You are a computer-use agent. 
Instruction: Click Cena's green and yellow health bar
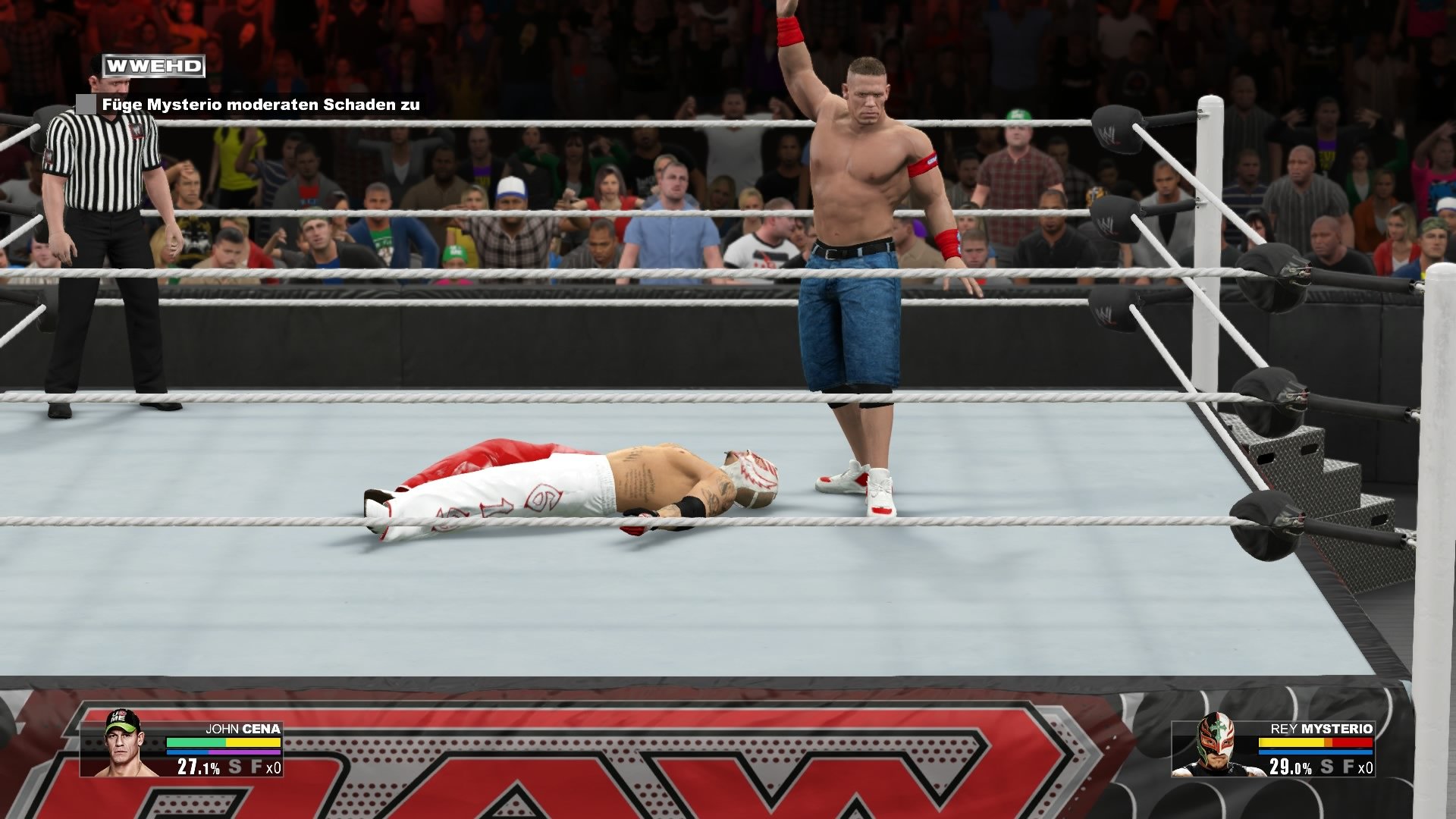[x=222, y=742]
